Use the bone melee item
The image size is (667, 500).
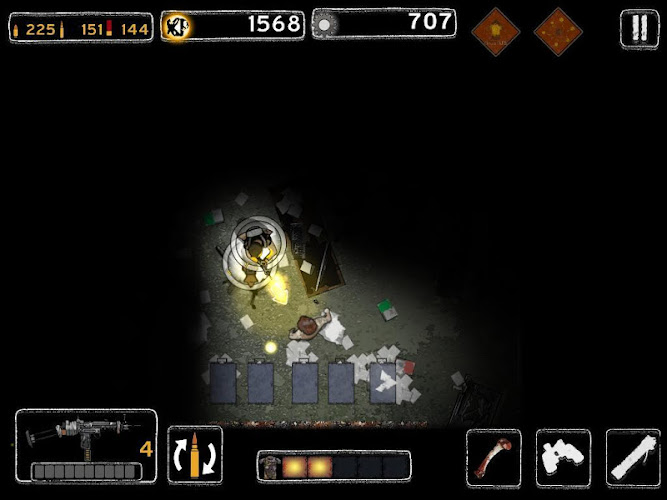(x=494, y=456)
